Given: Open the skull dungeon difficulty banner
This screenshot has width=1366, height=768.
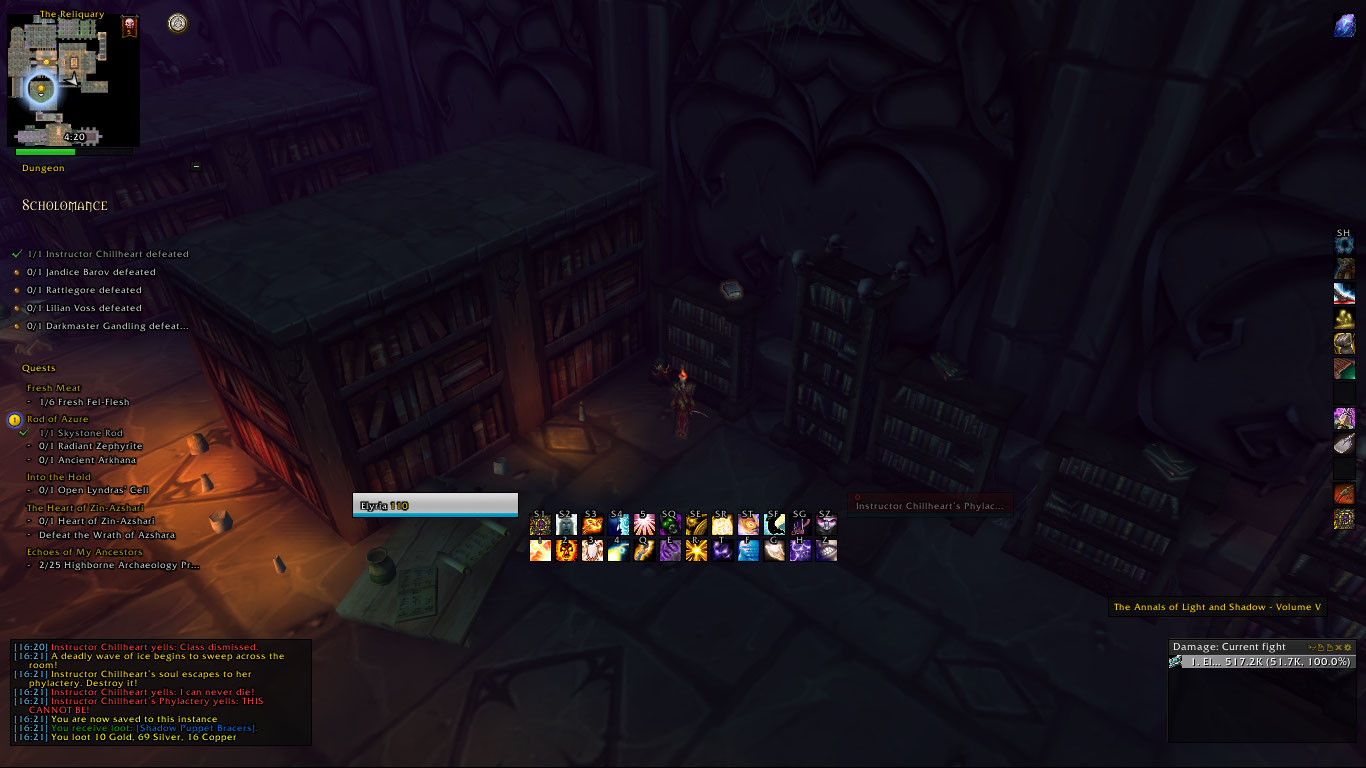Looking at the screenshot, I should 129,26.
